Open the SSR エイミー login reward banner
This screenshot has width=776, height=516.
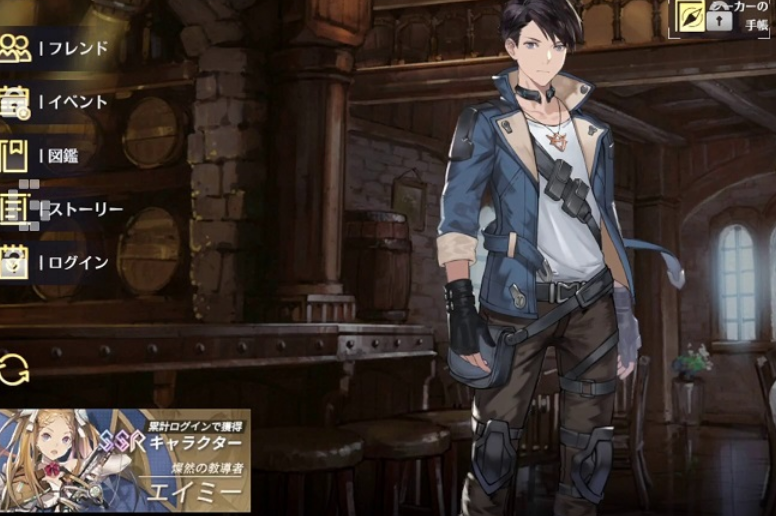125,460
